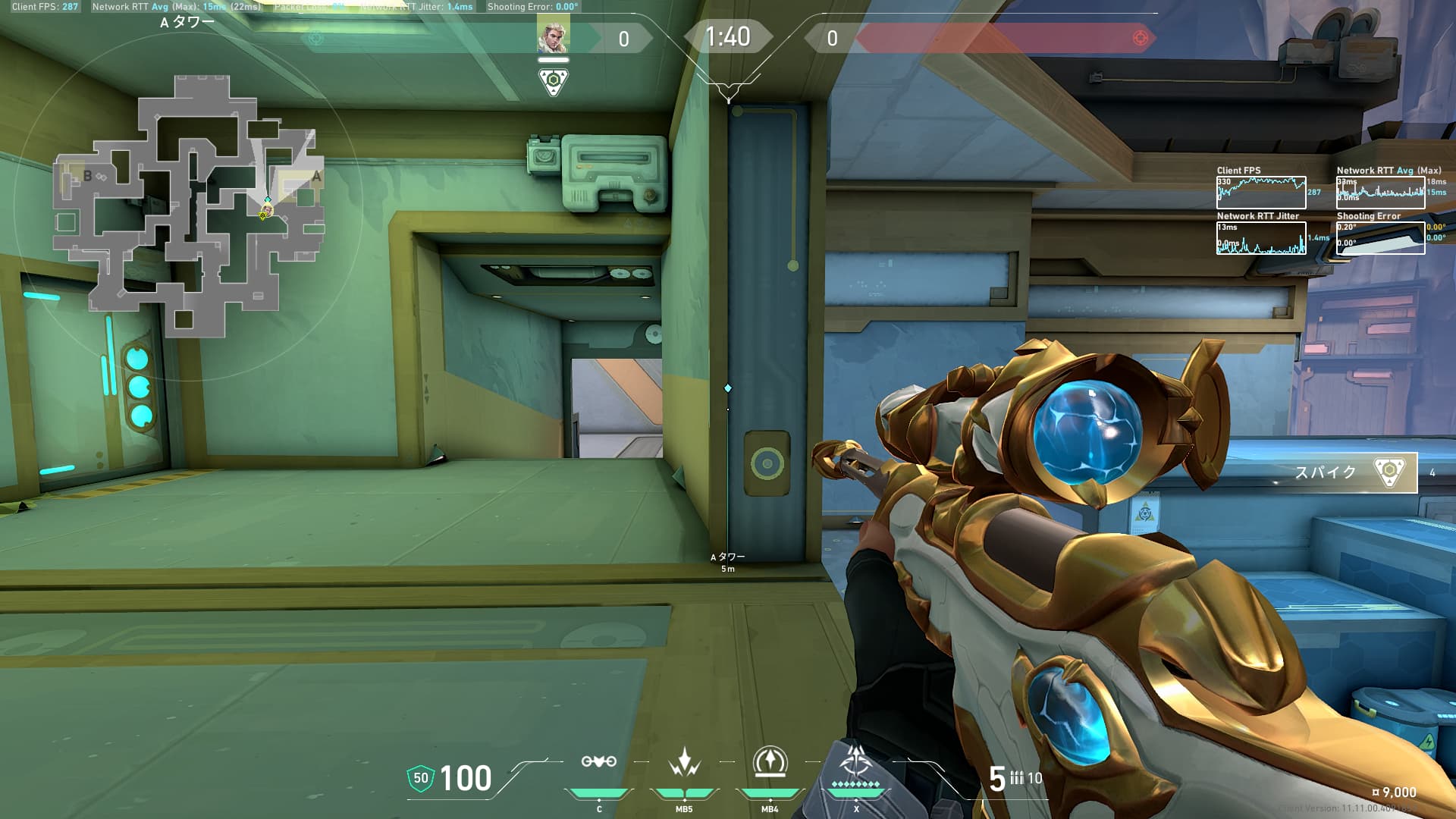Click the minimap in the corner
This screenshot has width=1456, height=819.
190,205
